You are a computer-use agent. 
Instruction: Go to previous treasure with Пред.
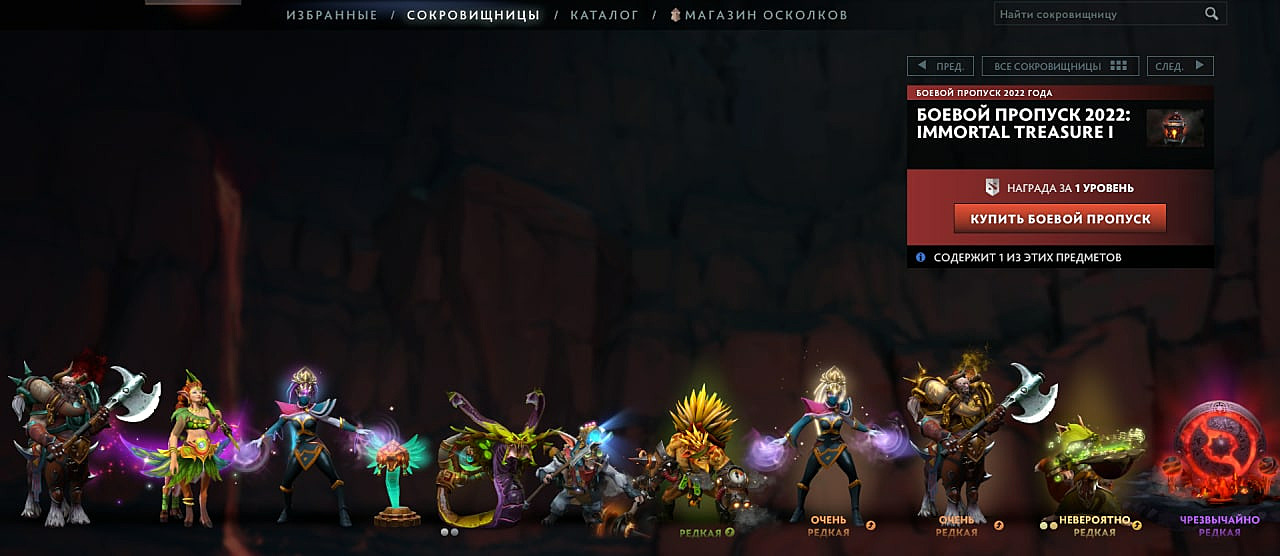tap(939, 66)
